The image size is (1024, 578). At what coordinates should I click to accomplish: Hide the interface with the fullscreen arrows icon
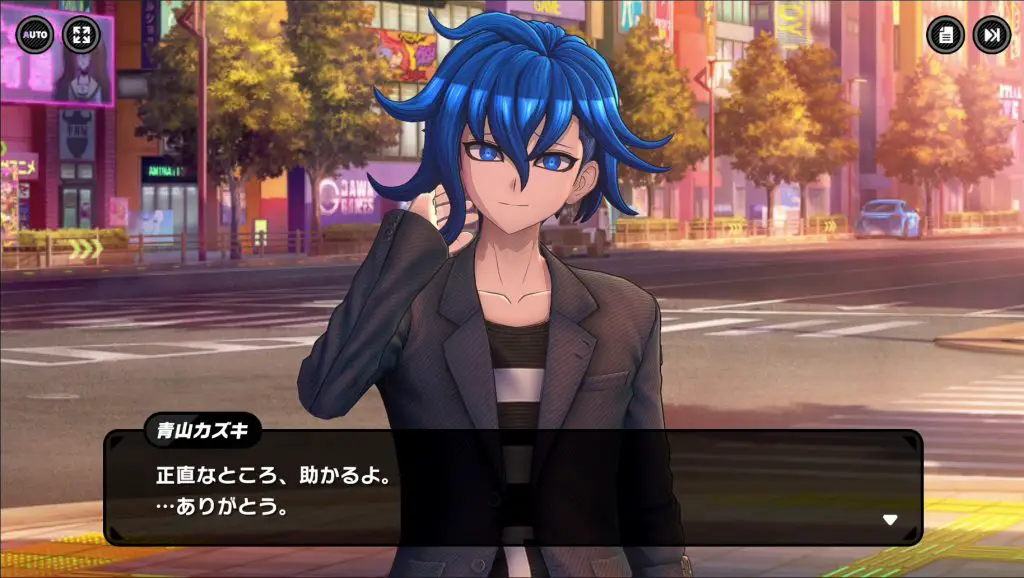(81, 36)
